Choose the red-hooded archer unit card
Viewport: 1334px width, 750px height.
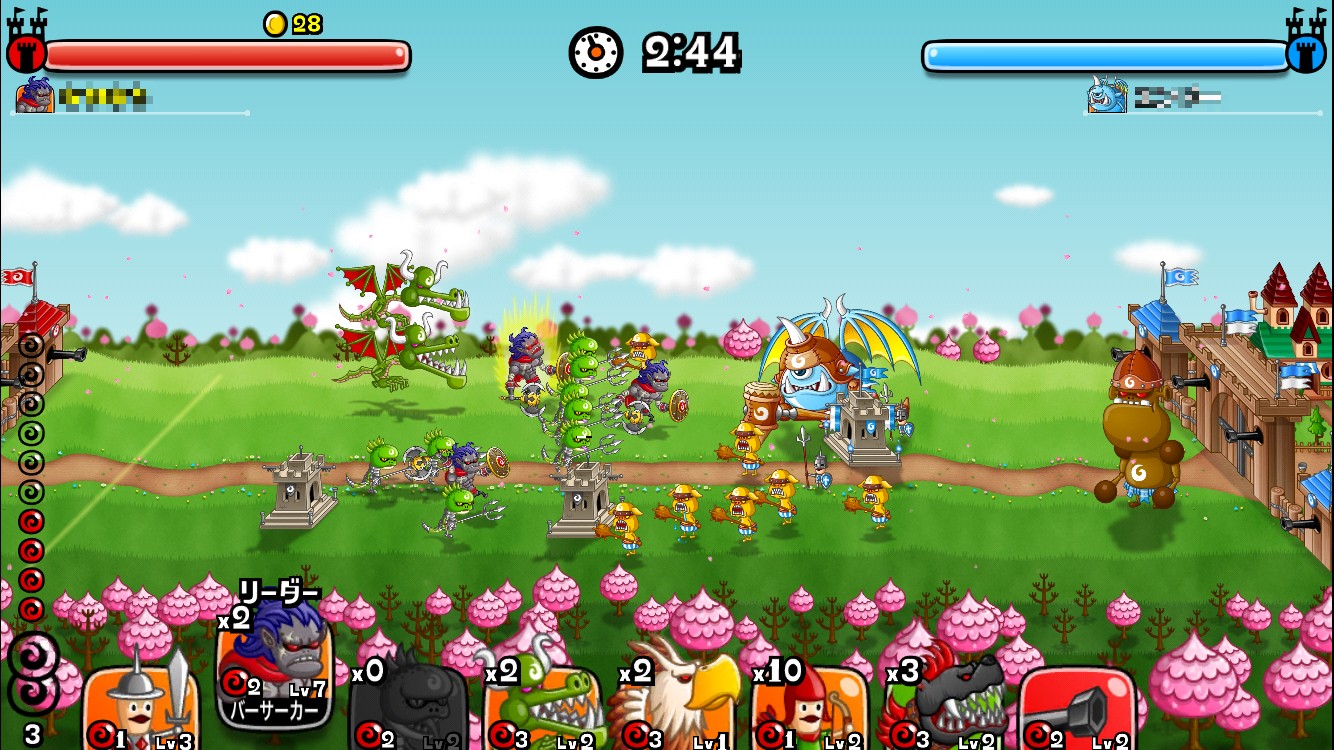click(809, 705)
